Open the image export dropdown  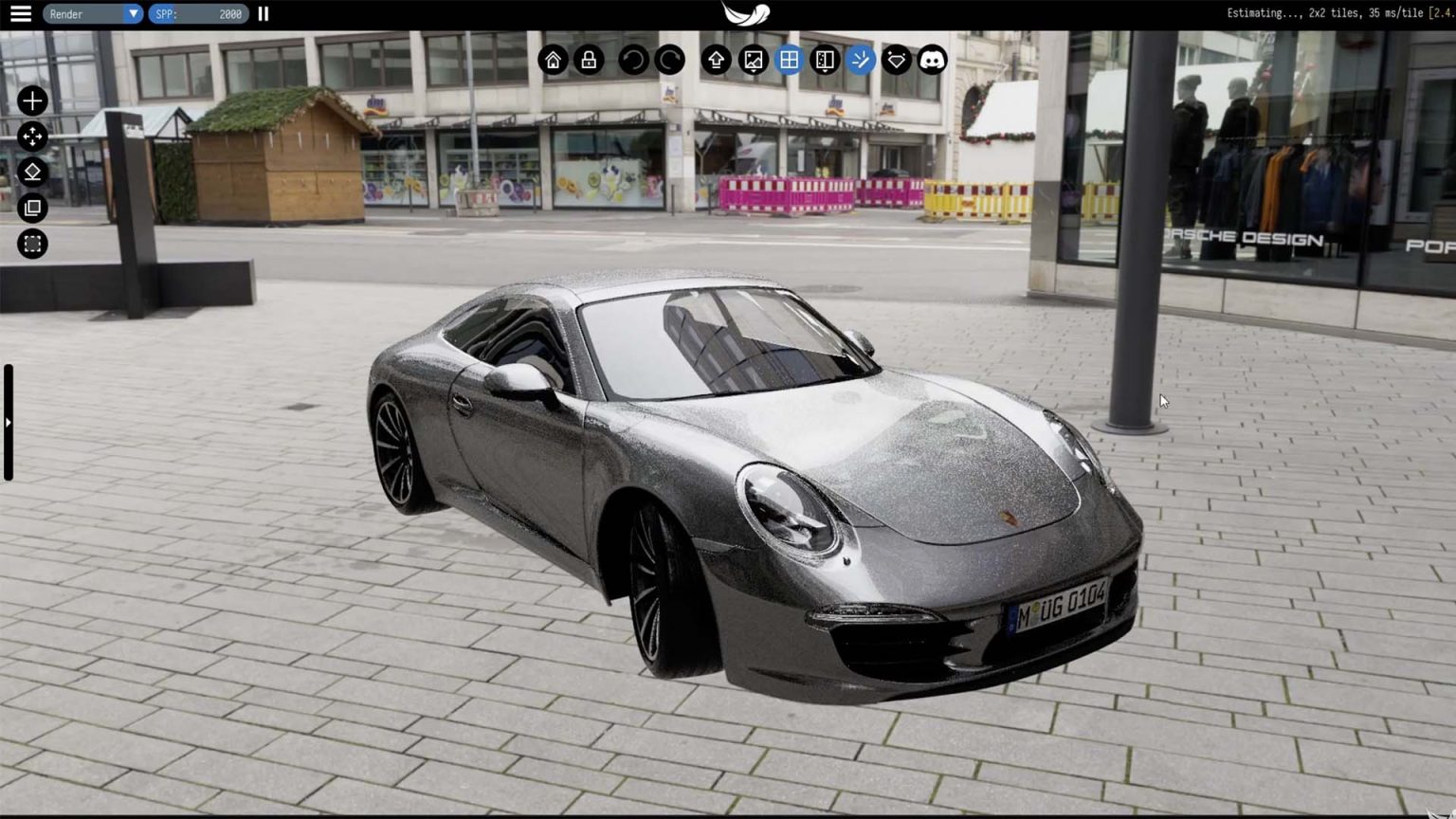(753, 61)
